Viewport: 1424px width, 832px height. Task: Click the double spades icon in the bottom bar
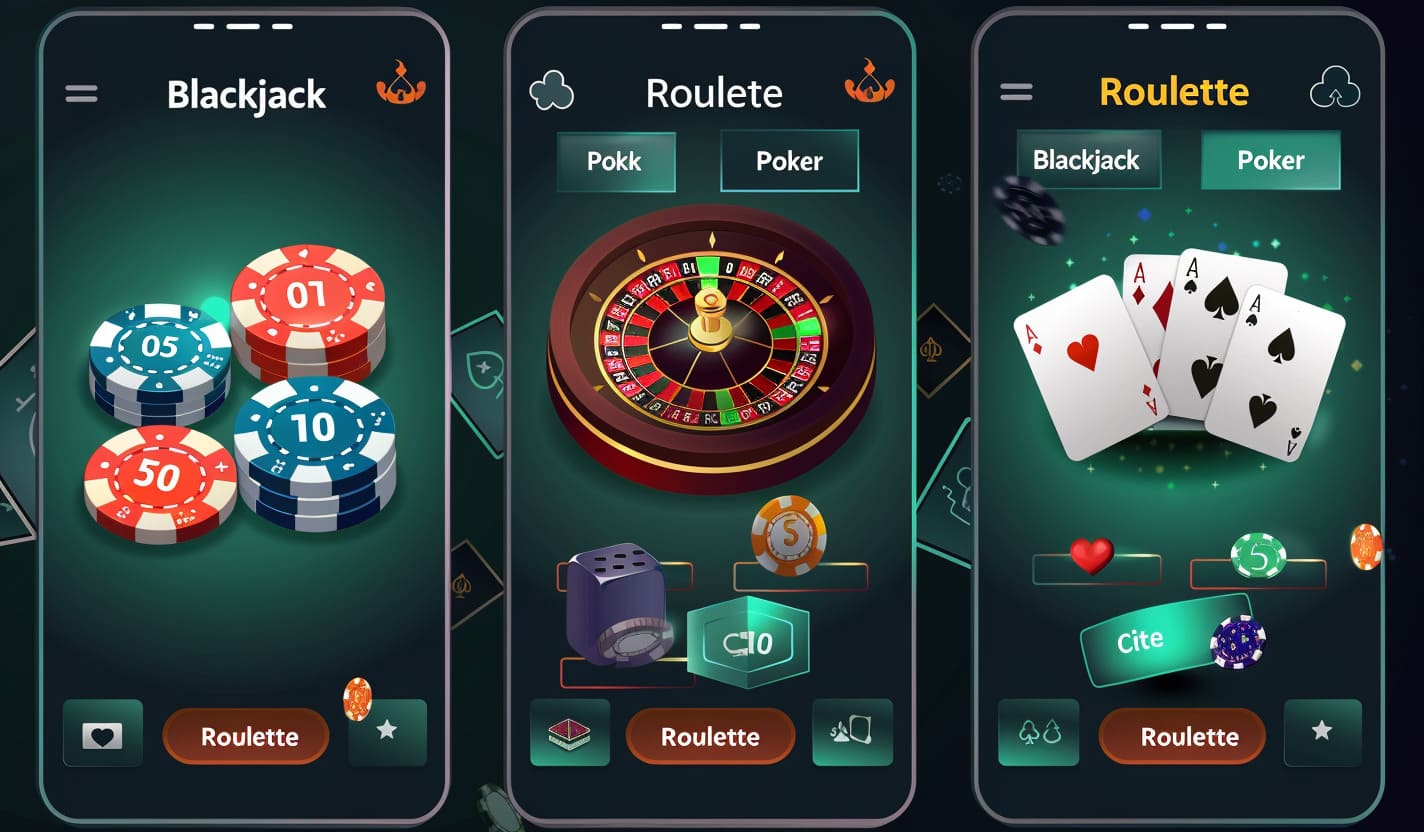1038,732
